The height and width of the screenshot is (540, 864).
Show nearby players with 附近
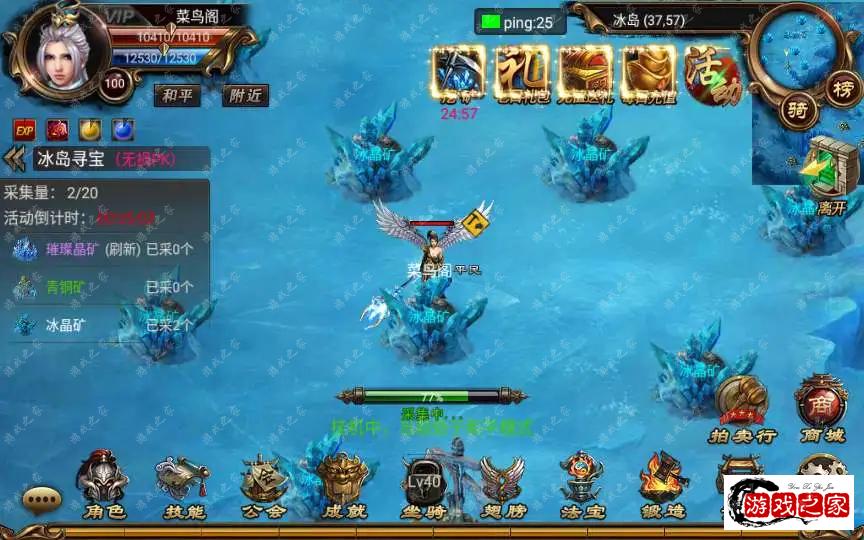(243, 95)
